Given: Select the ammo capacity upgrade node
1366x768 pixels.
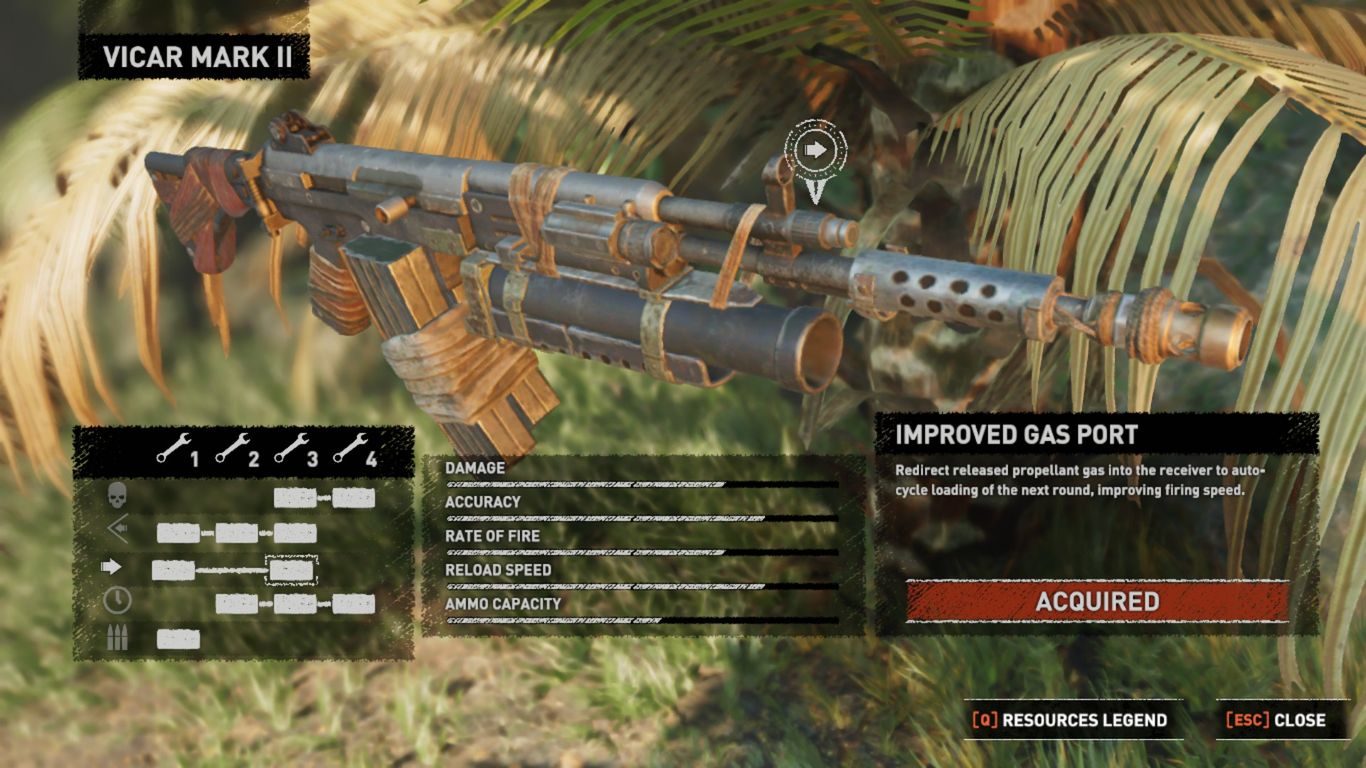Looking at the screenshot, I should [178, 639].
